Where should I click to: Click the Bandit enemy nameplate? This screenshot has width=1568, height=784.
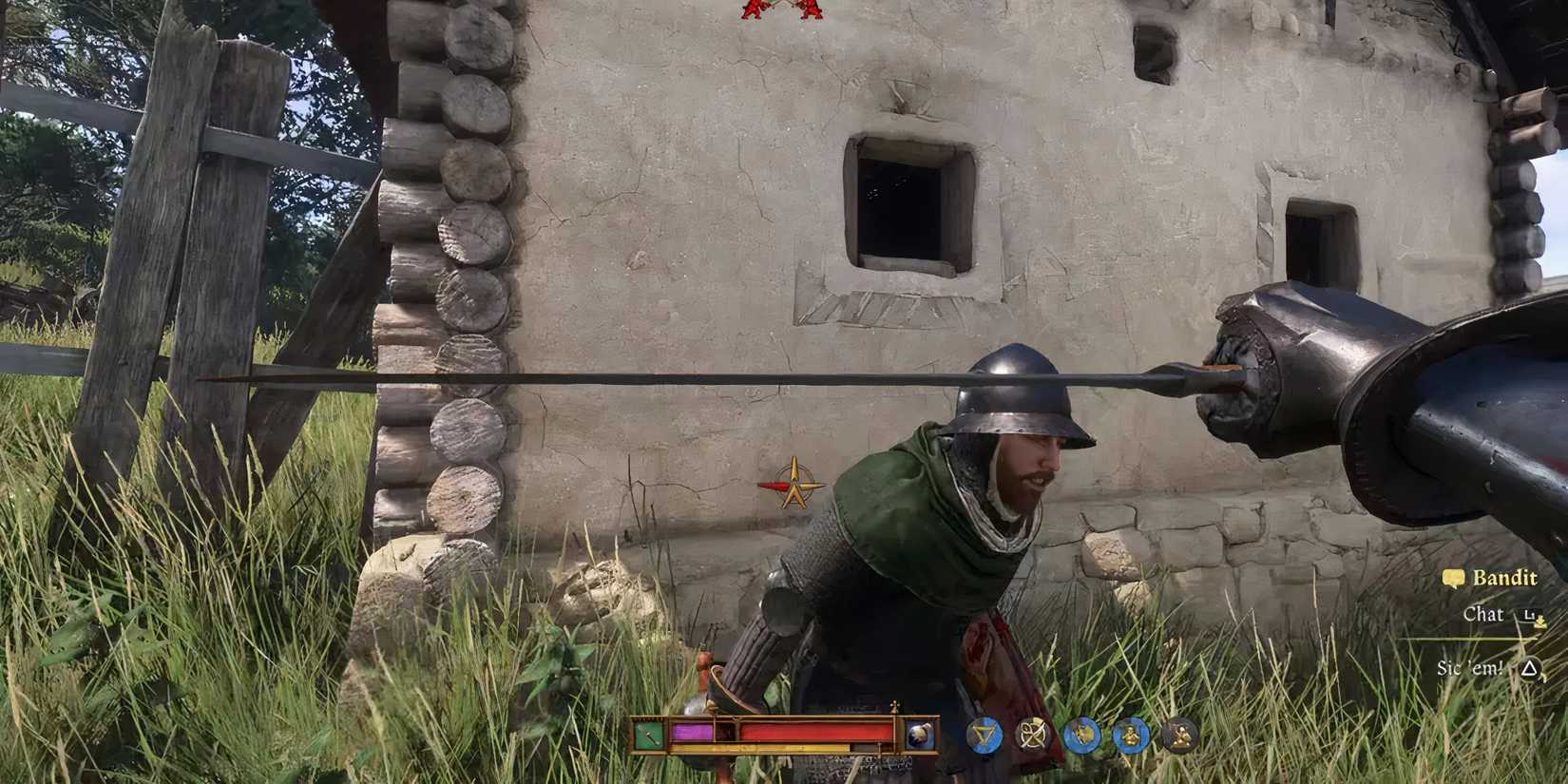(1505, 578)
